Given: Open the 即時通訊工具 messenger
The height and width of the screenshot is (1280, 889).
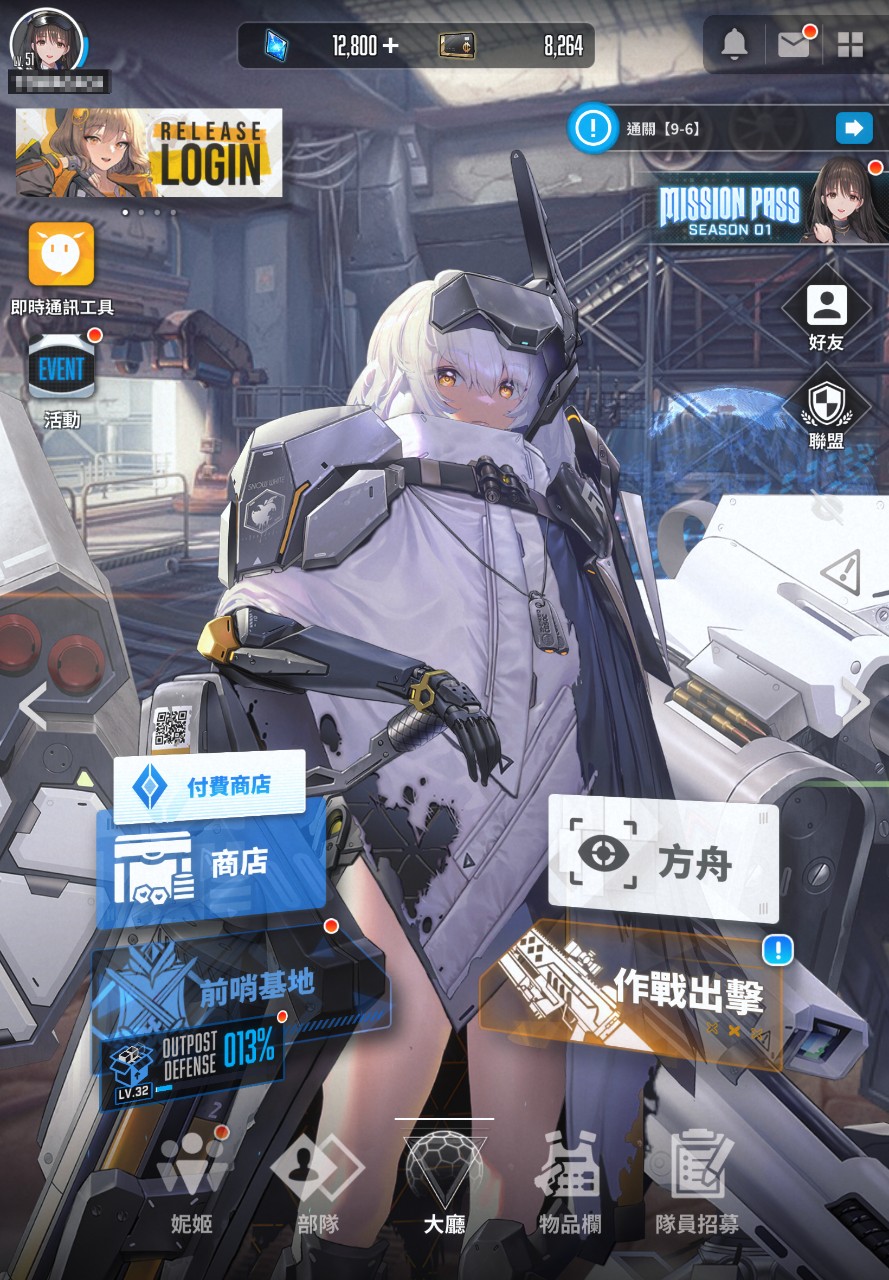Looking at the screenshot, I should (x=62, y=255).
